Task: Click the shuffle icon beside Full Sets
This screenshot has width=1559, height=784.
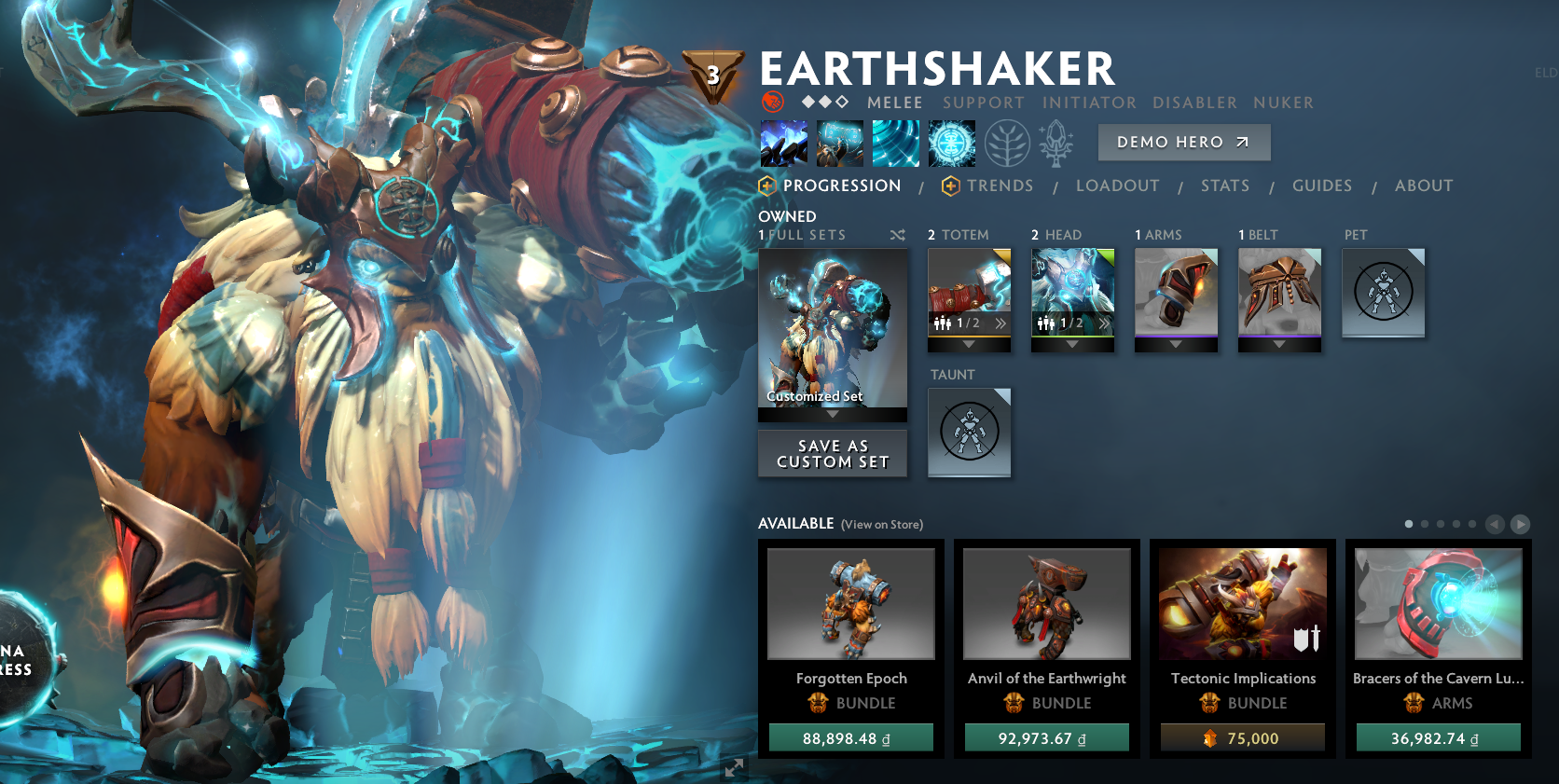Action: [x=897, y=236]
